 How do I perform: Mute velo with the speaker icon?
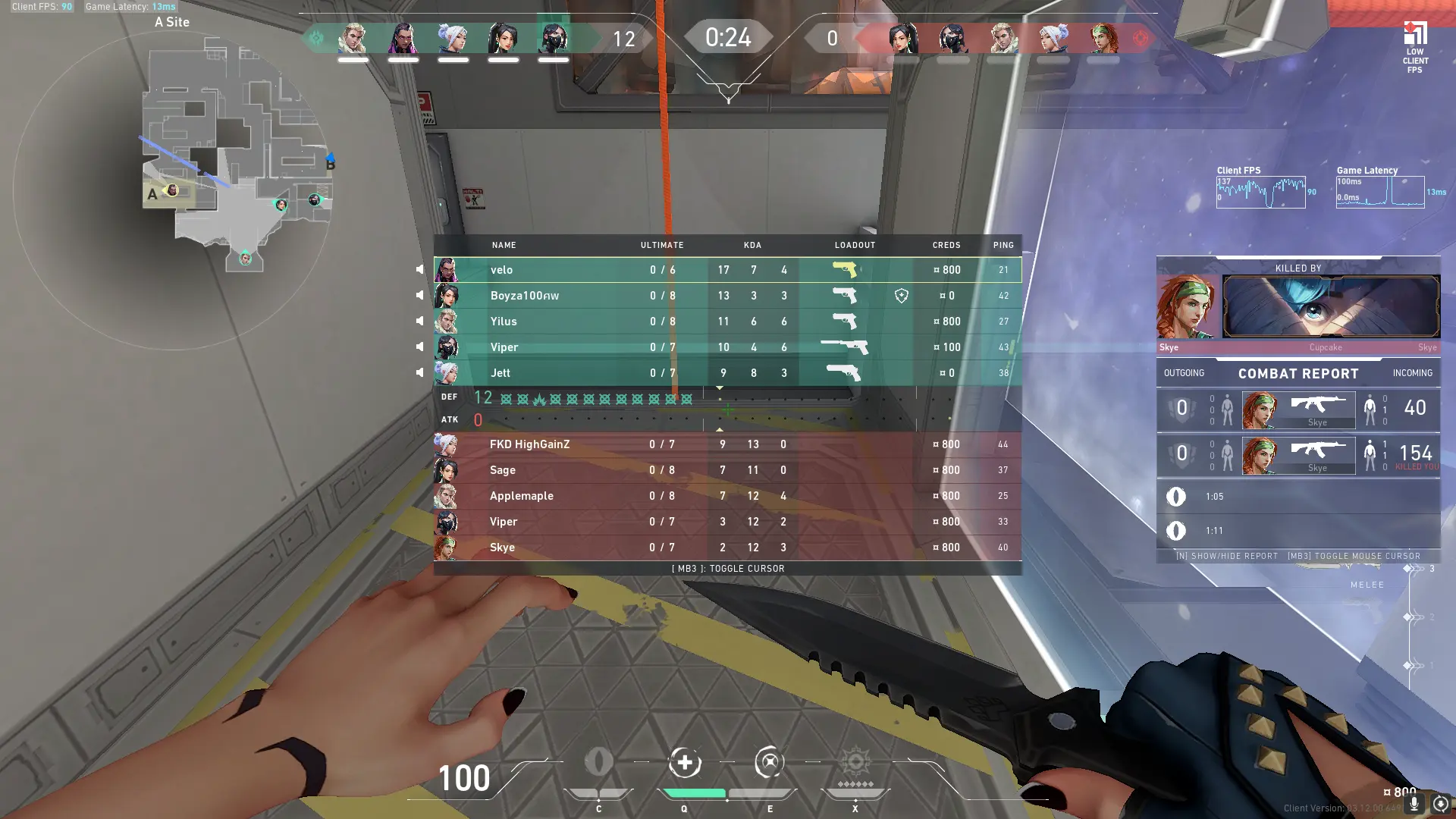419,270
